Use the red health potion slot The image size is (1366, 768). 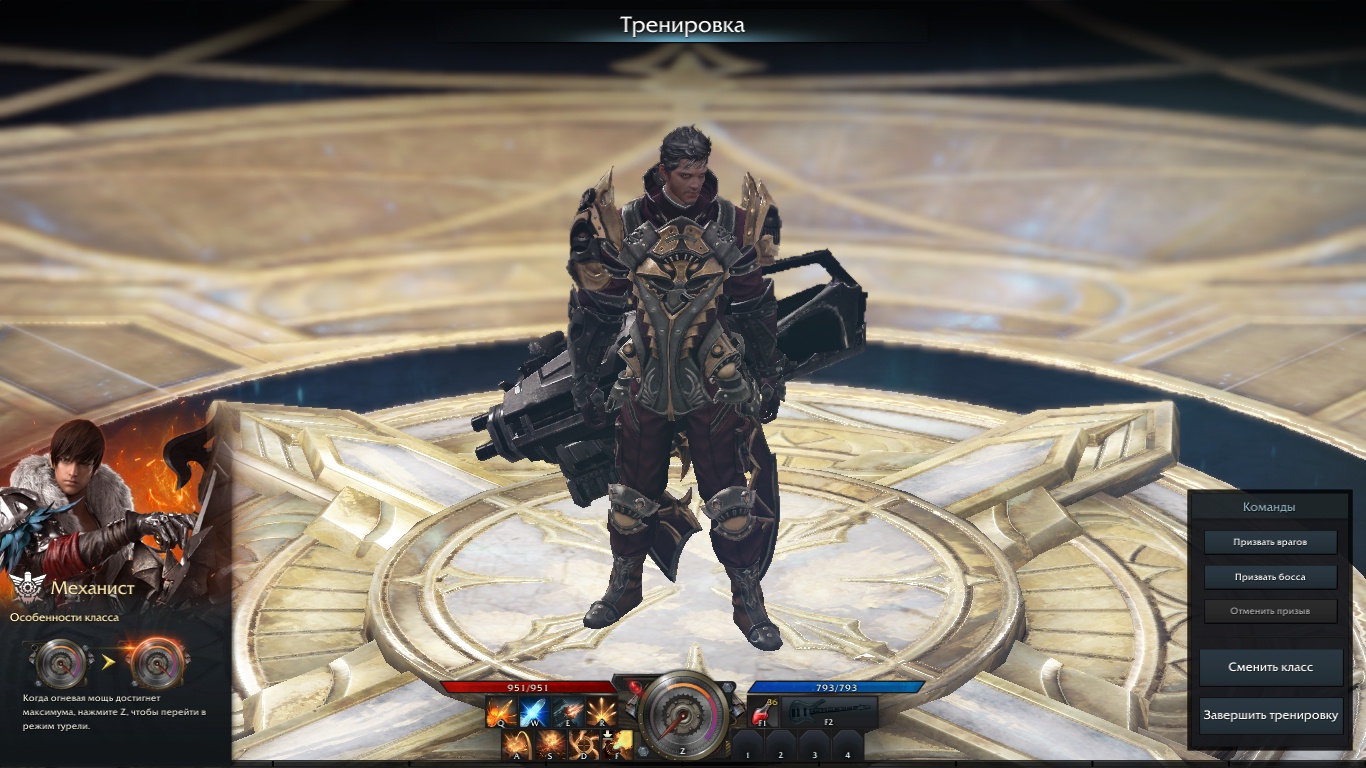point(763,714)
